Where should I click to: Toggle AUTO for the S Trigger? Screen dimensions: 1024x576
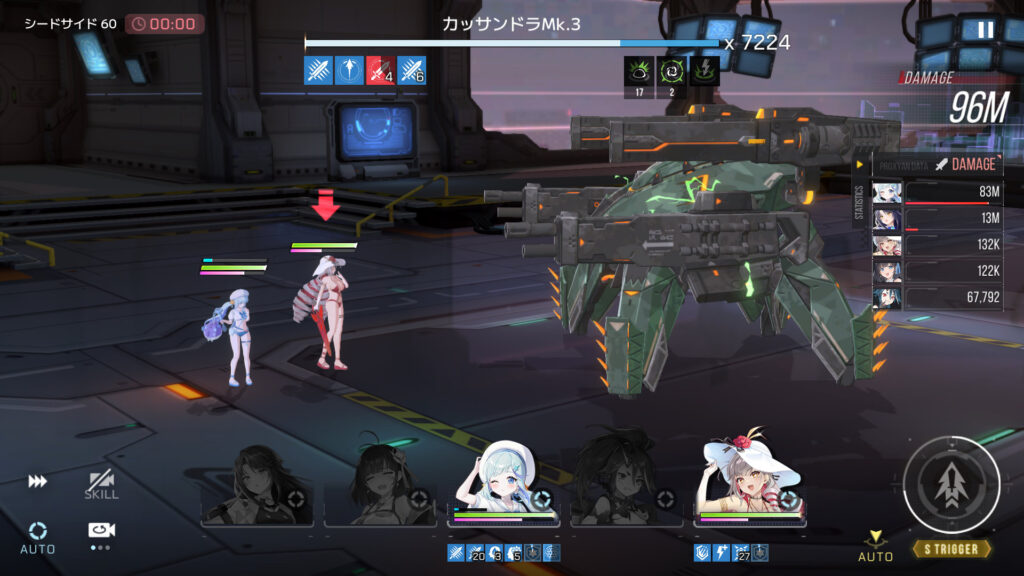coord(875,546)
